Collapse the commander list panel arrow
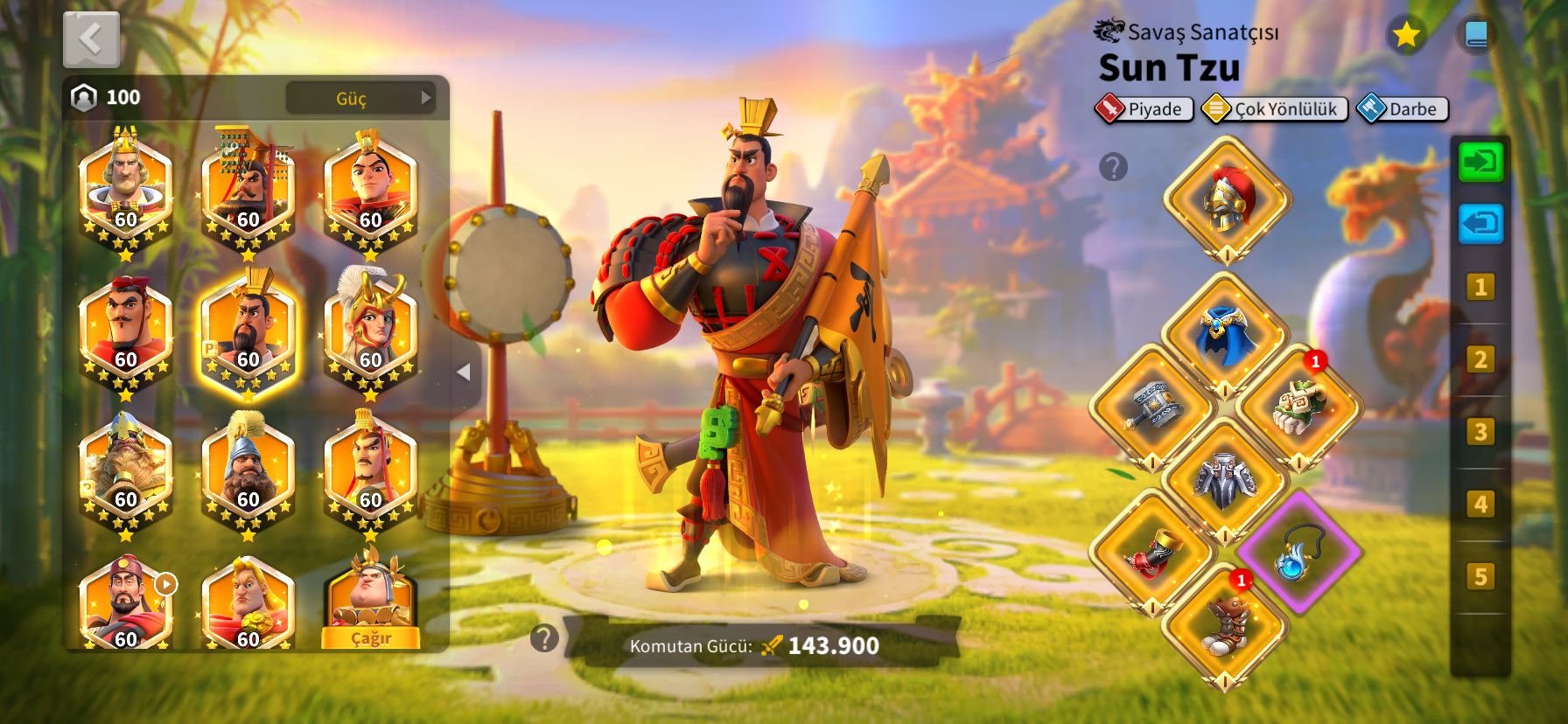This screenshot has height=724, width=1568. (464, 372)
